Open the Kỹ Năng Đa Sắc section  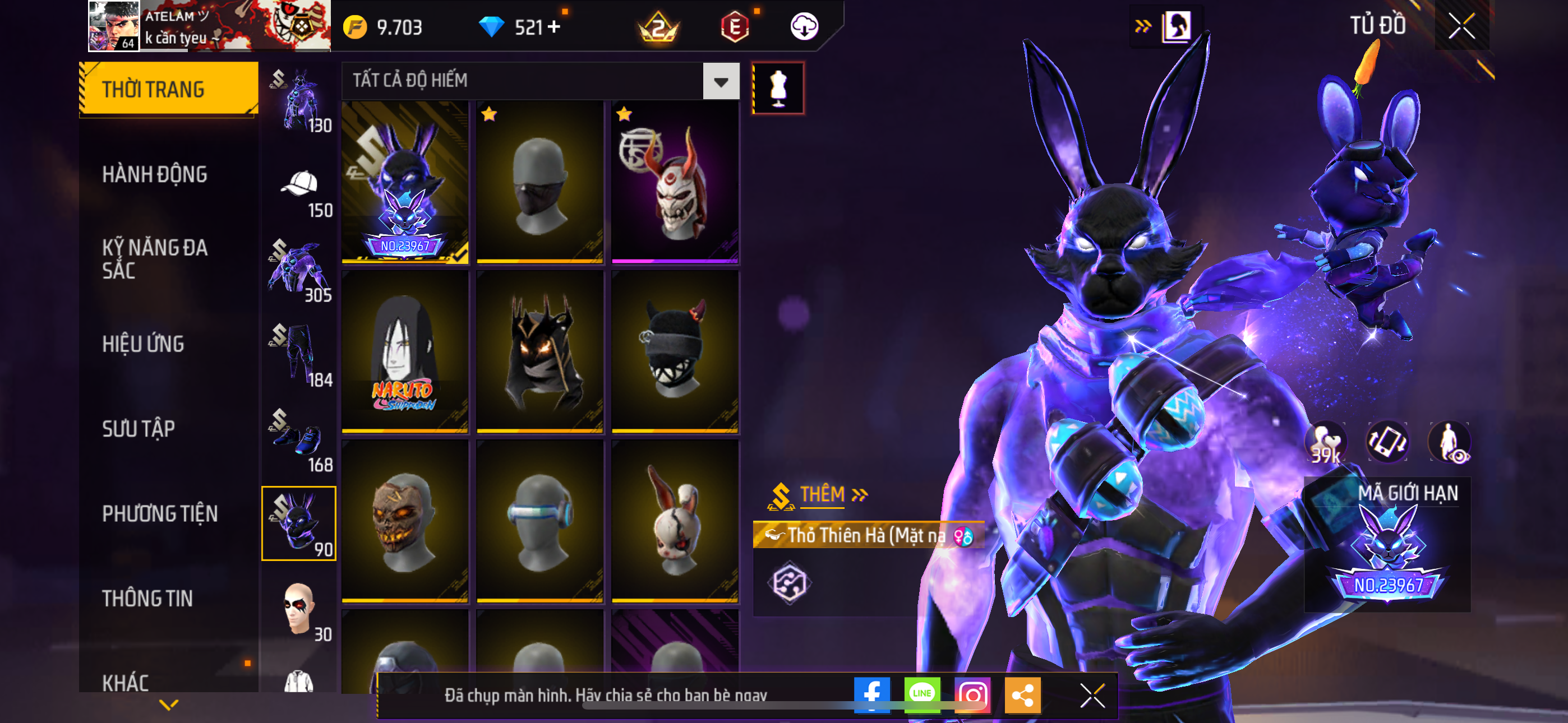tap(155, 258)
